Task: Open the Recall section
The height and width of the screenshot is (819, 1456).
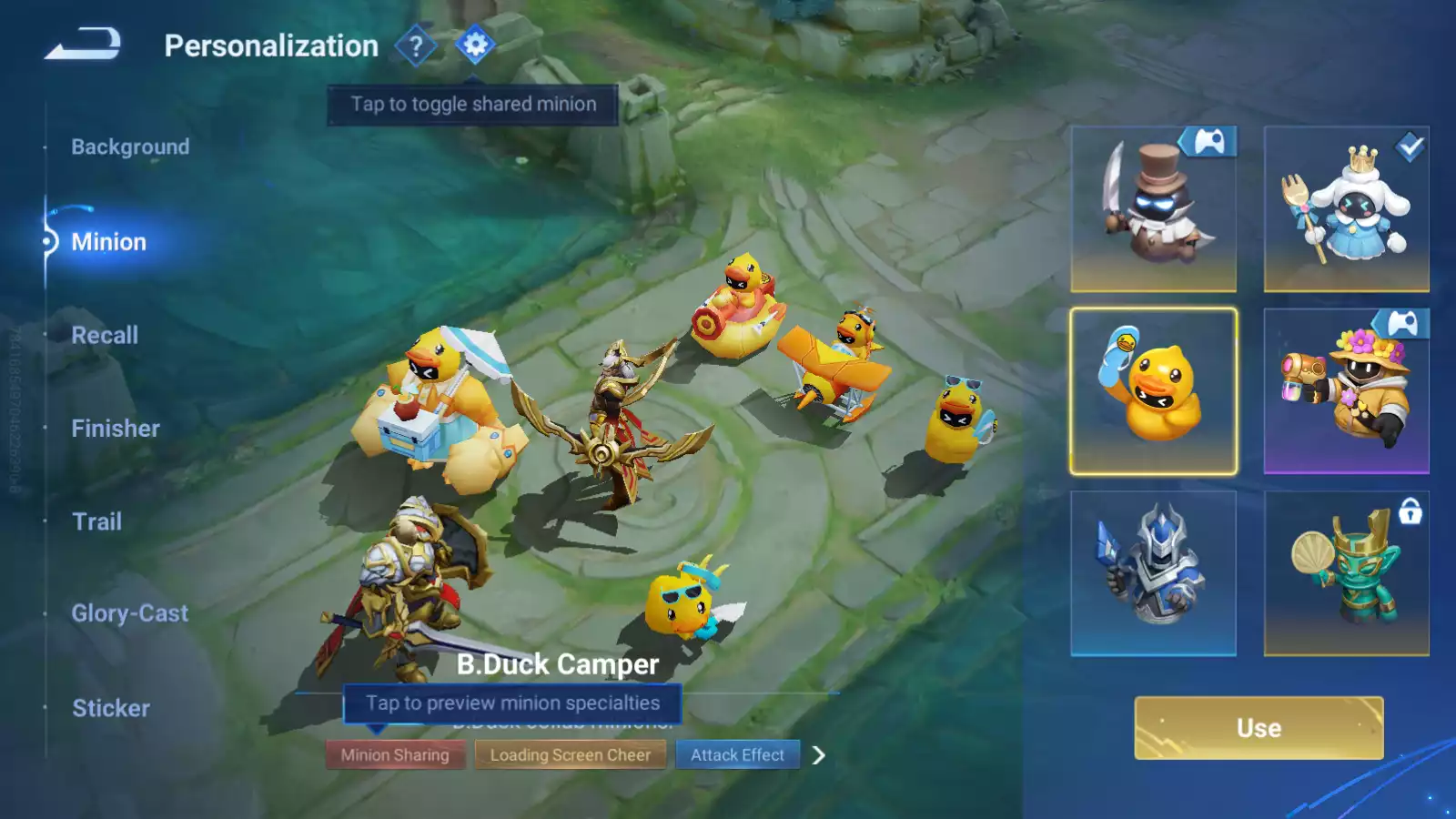Action: click(105, 335)
